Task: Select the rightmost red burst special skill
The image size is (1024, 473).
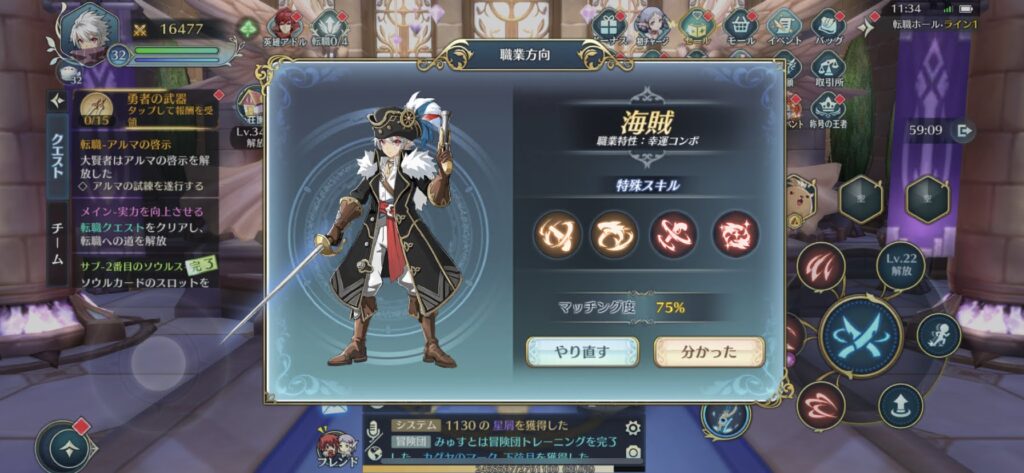Action: click(735, 234)
